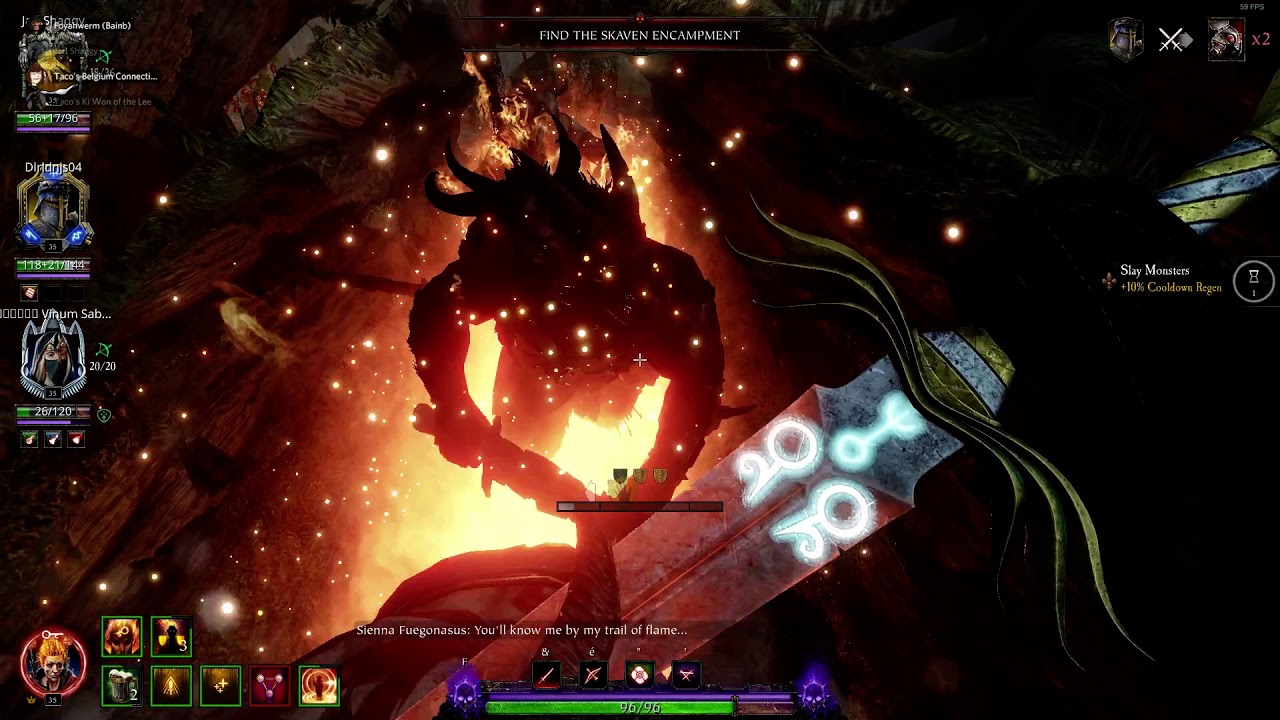Image resolution: width=1280 pixels, height=720 pixels.
Task: Click the crossed swords icon
Action: pos(1171,40)
